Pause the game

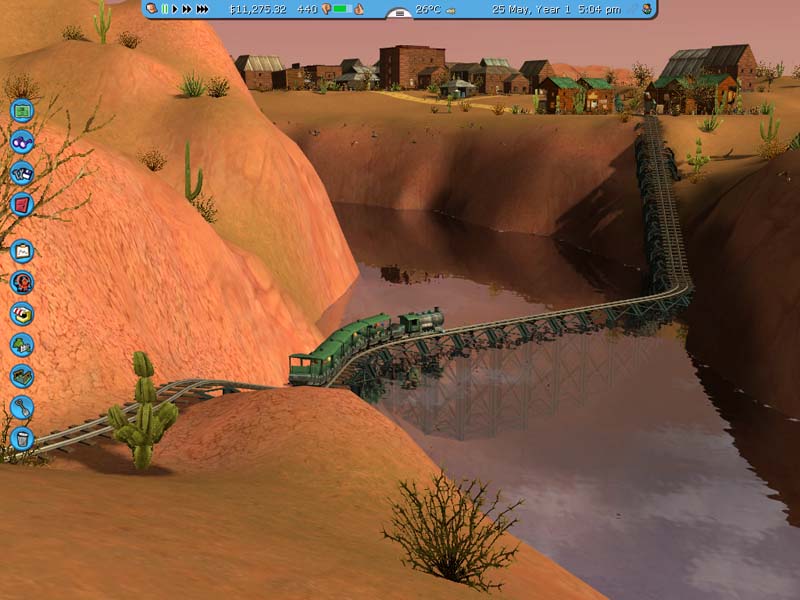[165, 9]
